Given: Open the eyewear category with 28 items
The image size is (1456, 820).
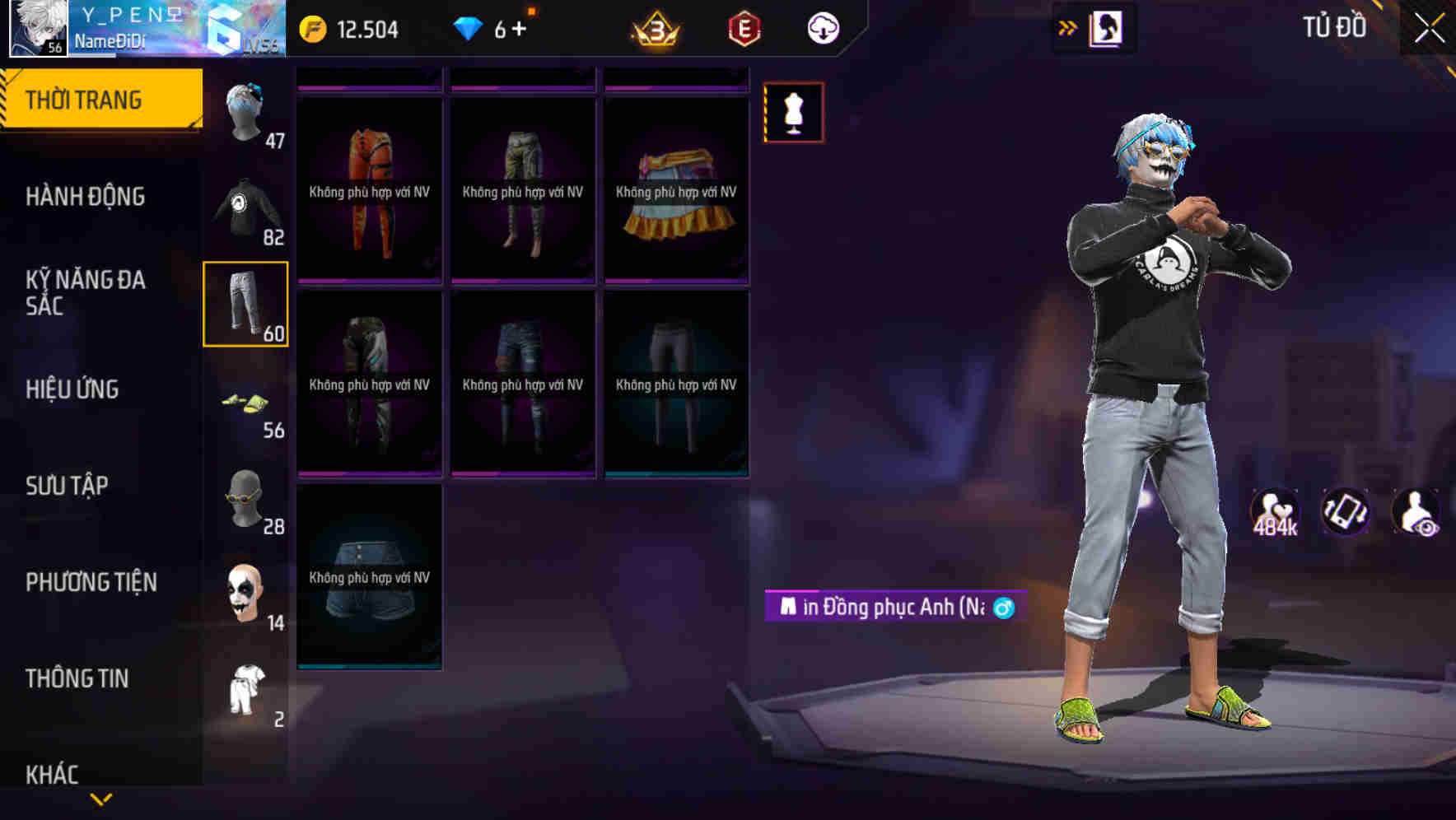Looking at the screenshot, I should tap(246, 501).
